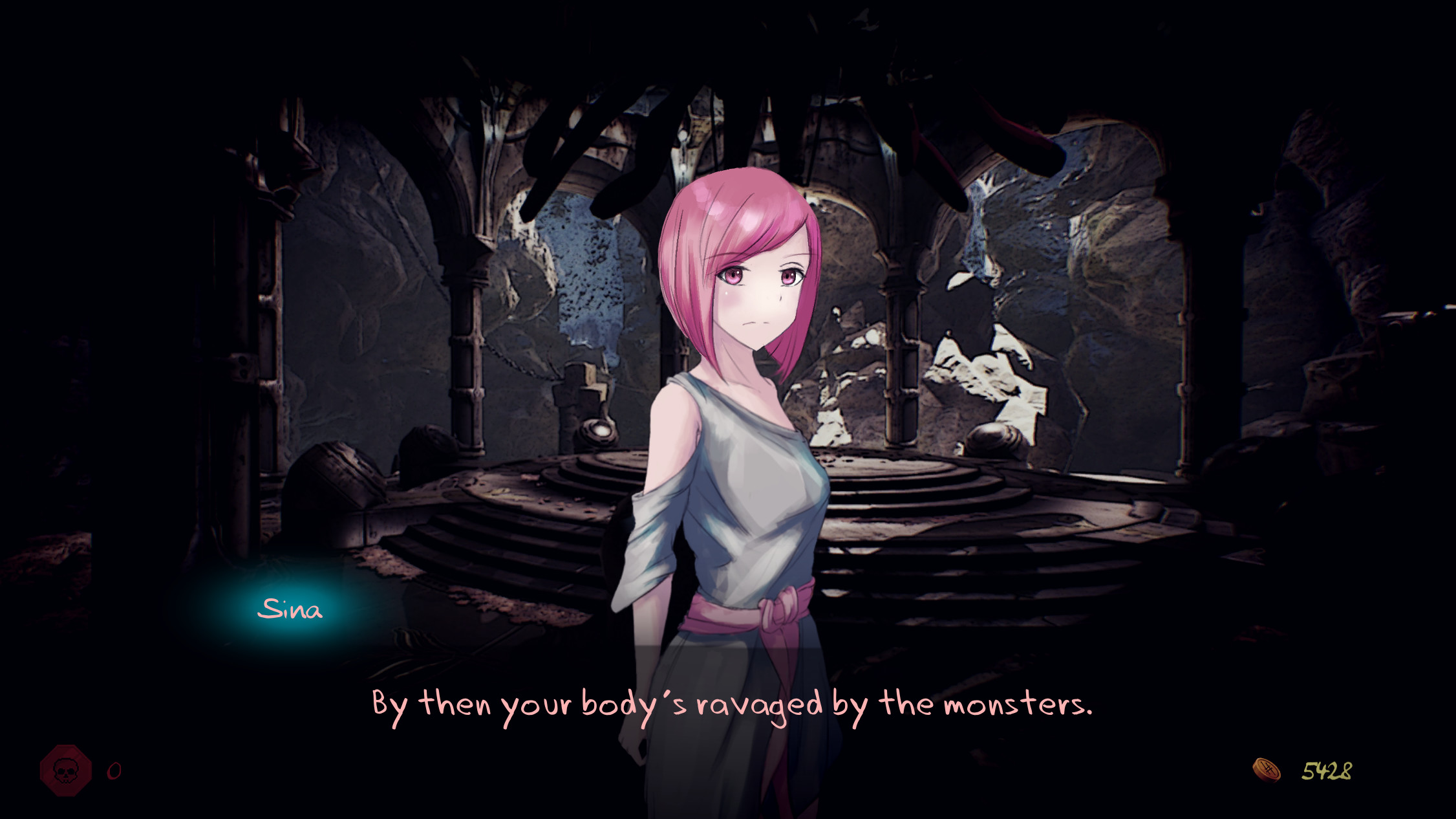Click Sina's character portrait
Screen dimensions: 1456x819
(737, 453)
